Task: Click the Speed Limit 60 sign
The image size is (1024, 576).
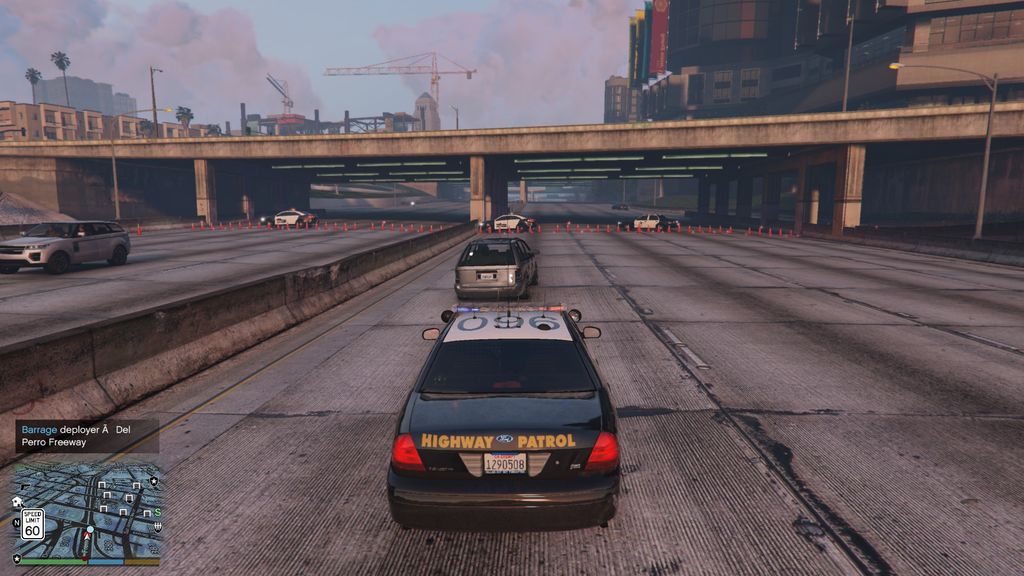Action: [32, 524]
